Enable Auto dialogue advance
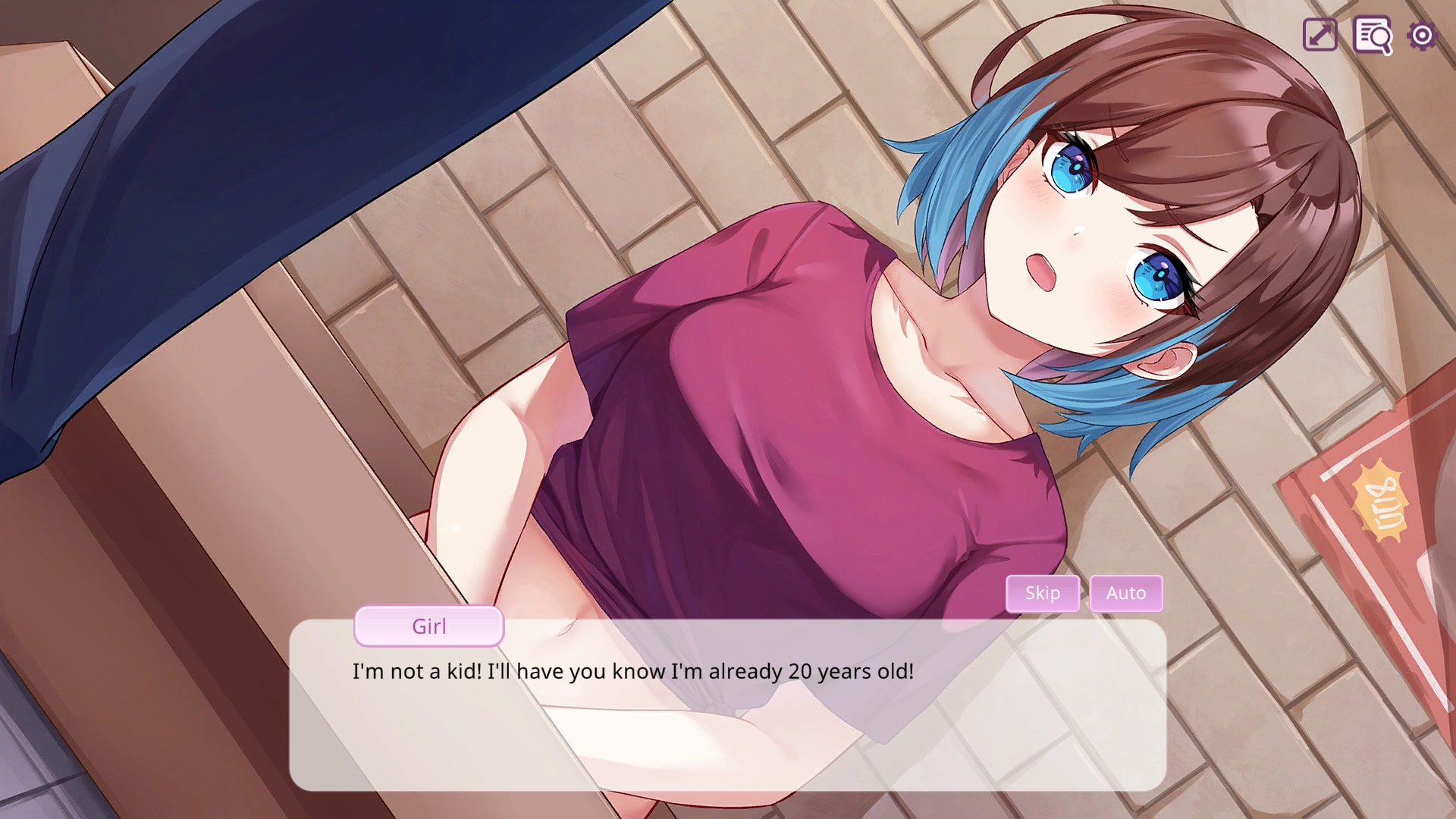Screen dimensions: 1456x819 pyautogui.click(x=1126, y=593)
